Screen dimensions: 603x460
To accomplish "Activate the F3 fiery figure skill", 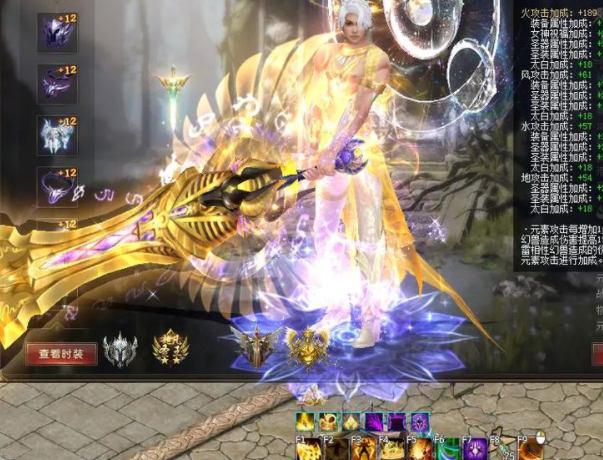I will tap(362, 449).
